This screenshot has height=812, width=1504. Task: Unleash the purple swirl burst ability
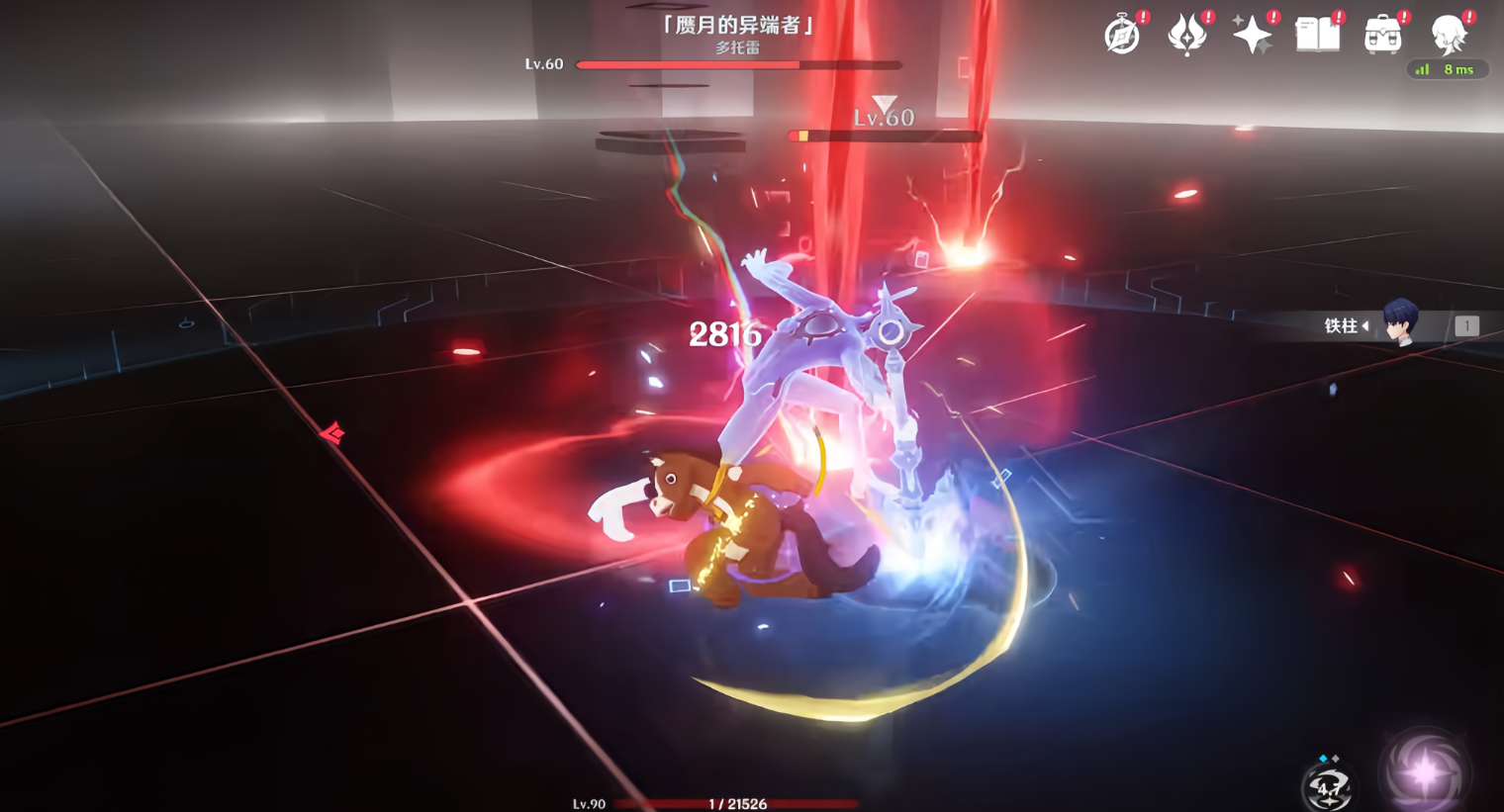[1425, 771]
